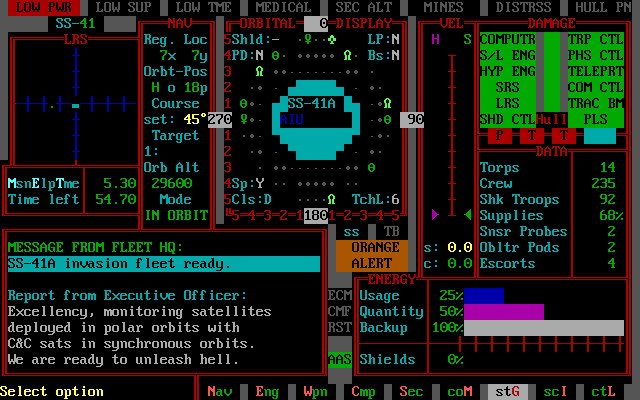Select the Eng menu option
Screen dimensions: 640x400
point(267,391)
